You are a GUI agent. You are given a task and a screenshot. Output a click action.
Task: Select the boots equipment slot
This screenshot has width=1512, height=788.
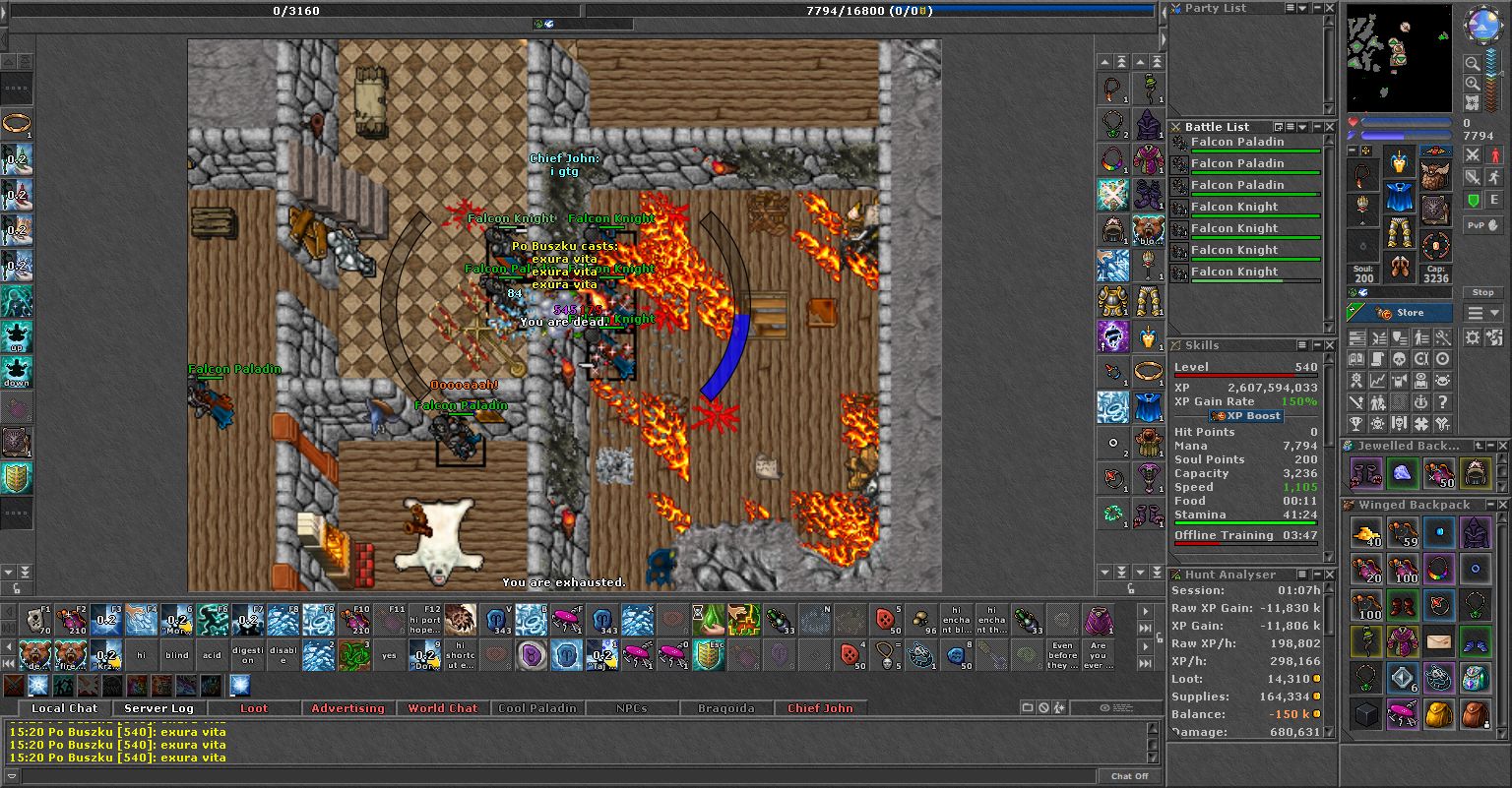point(1399,267)
